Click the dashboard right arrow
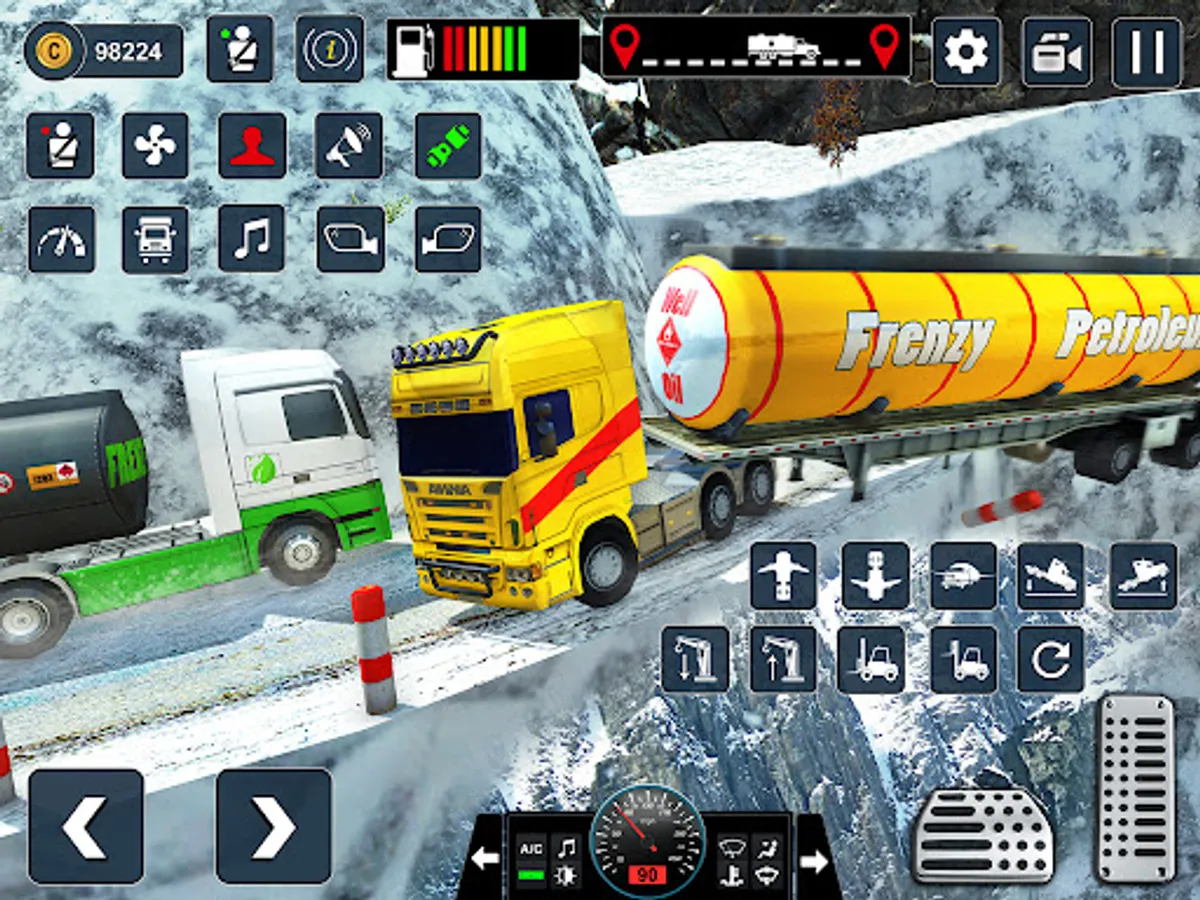This screenshot has width=1200, height=900. pyautogui.click(x=814, y=860)
